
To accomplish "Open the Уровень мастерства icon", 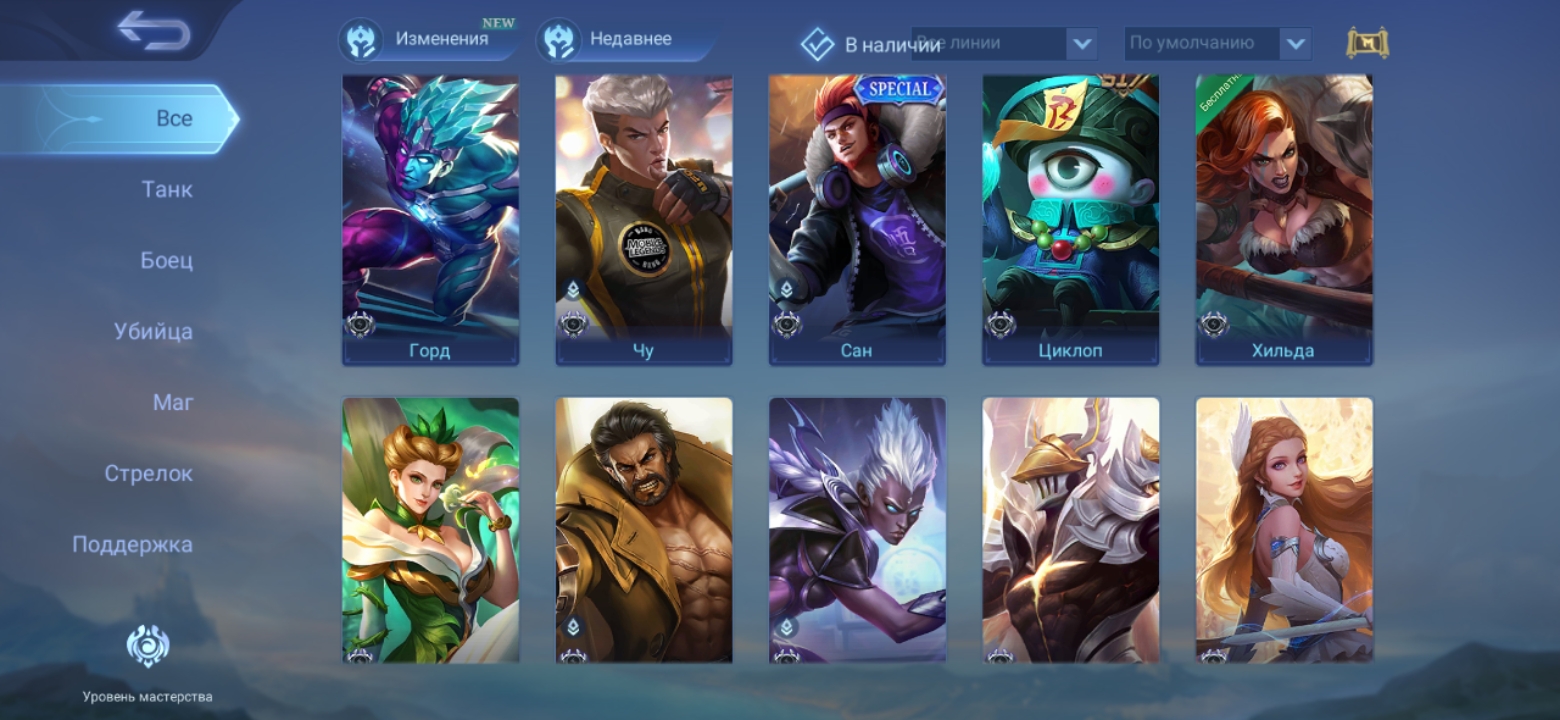I will click(148, 646).
